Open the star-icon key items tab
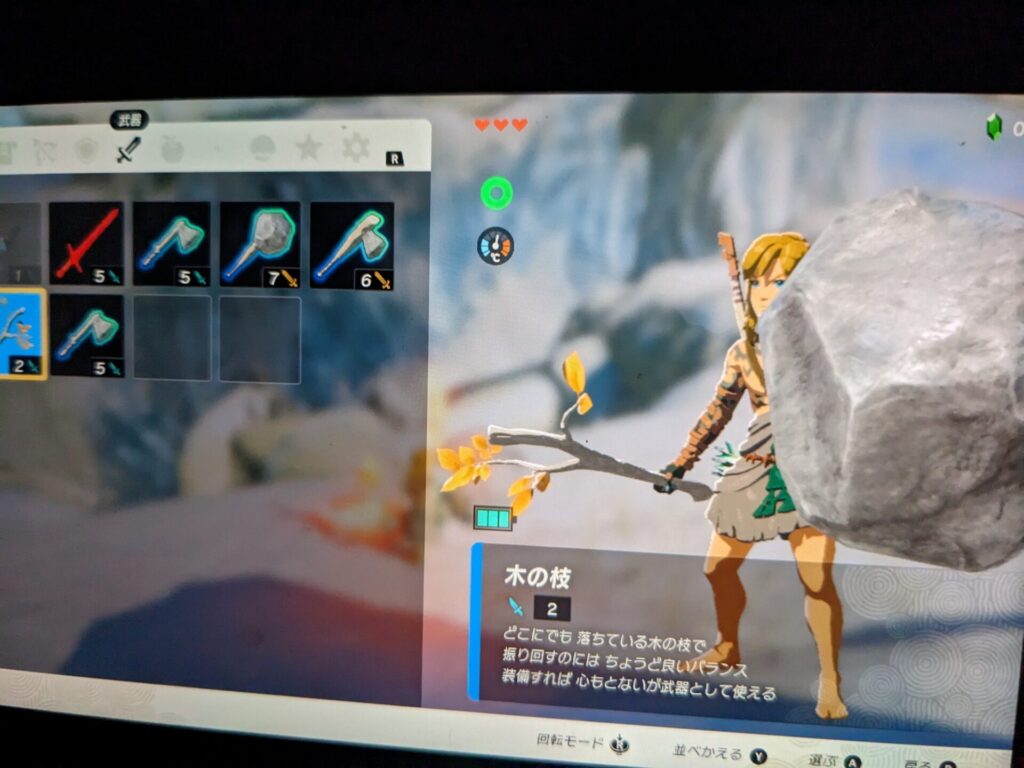Image resolution: width=1024 pixels, height=768 pixels. 308,148
